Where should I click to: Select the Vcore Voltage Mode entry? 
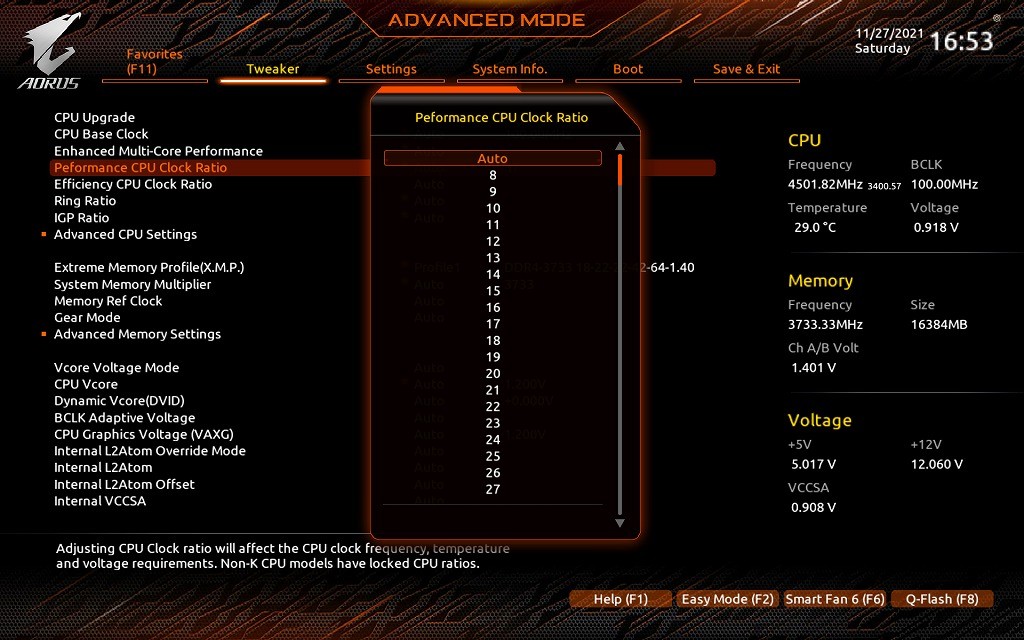116,367
